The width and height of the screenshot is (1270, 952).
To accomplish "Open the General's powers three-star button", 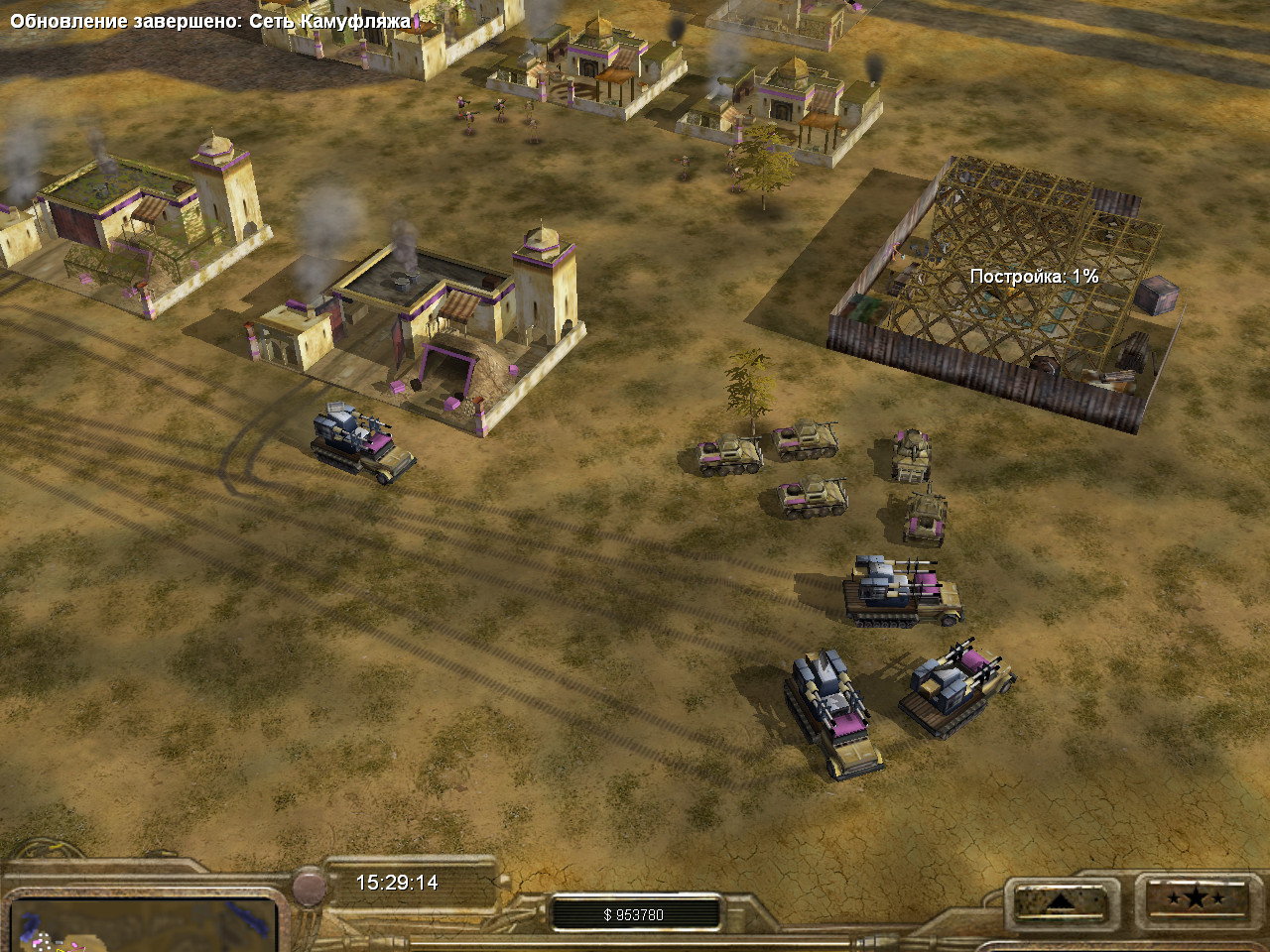I will [x=1195, y=899].
